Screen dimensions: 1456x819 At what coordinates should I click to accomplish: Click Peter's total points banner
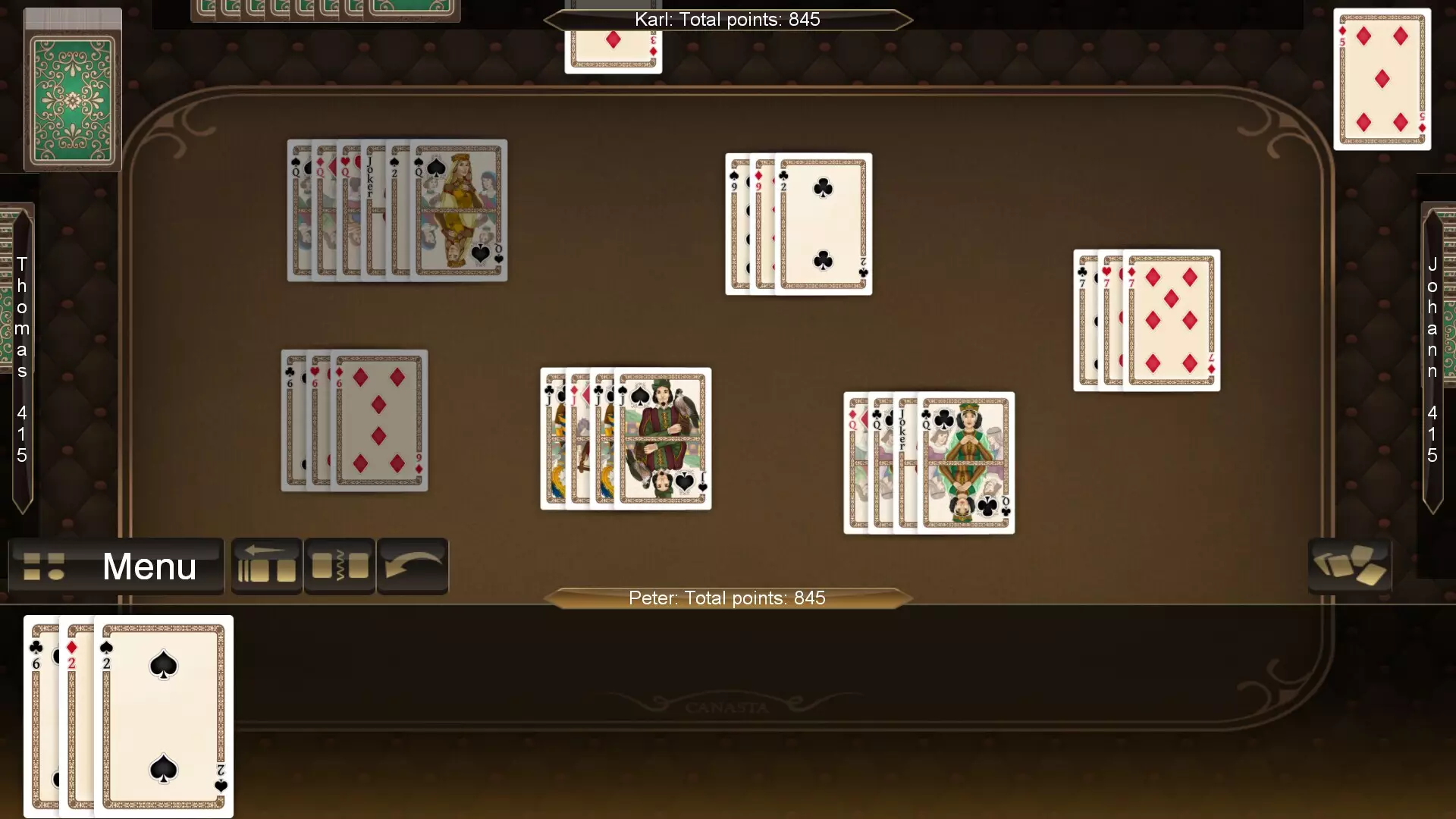pos(726,598)
